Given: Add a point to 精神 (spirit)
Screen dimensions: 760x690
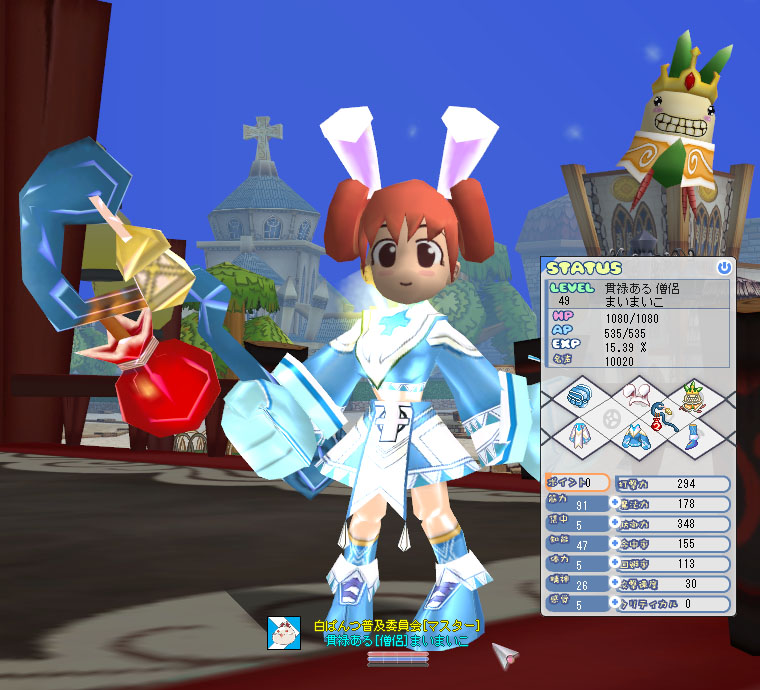Looking at the screenshot, I should [x=616, y=584].
